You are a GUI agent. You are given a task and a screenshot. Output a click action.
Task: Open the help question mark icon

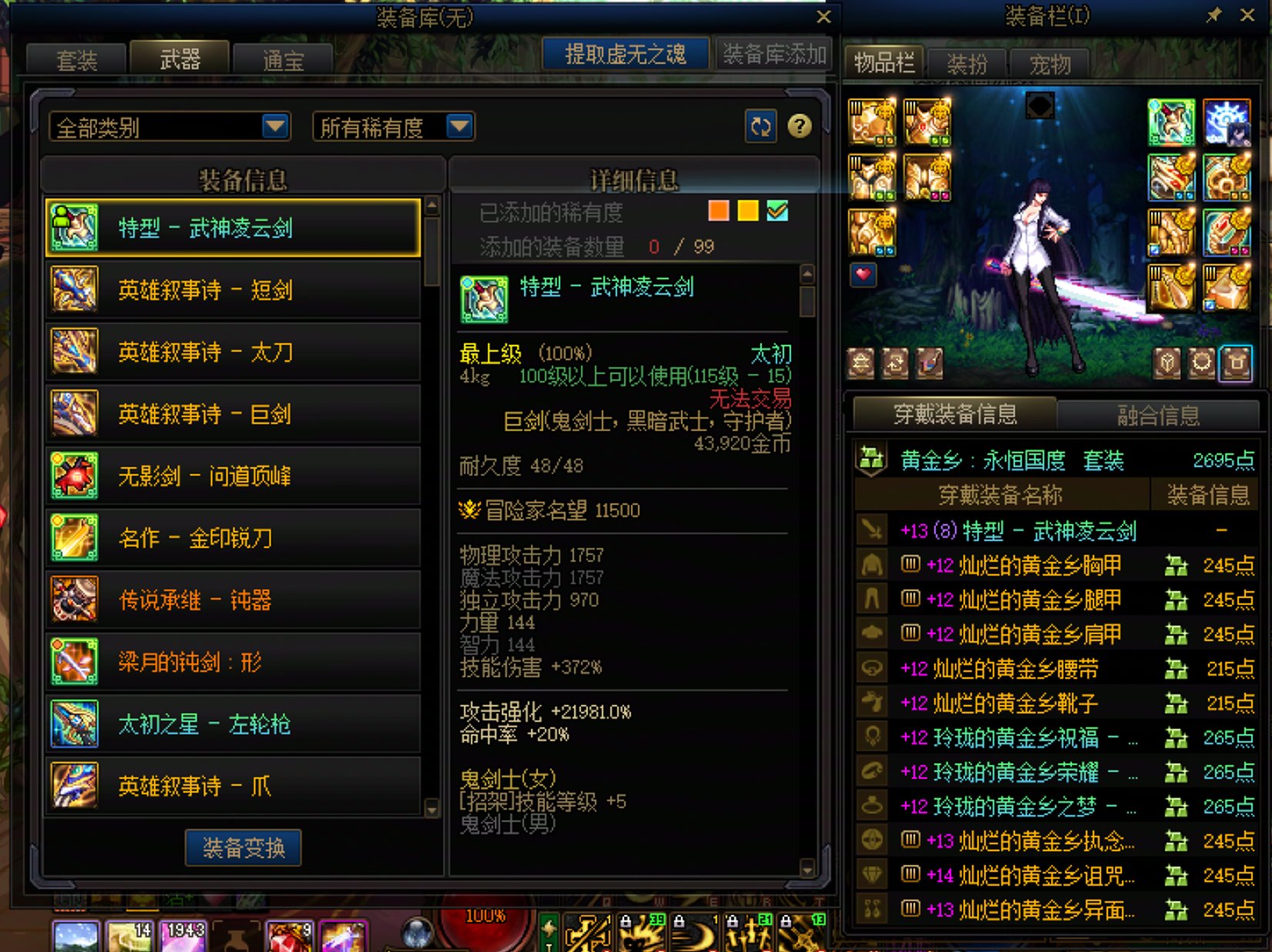click(x=800, y=125)
